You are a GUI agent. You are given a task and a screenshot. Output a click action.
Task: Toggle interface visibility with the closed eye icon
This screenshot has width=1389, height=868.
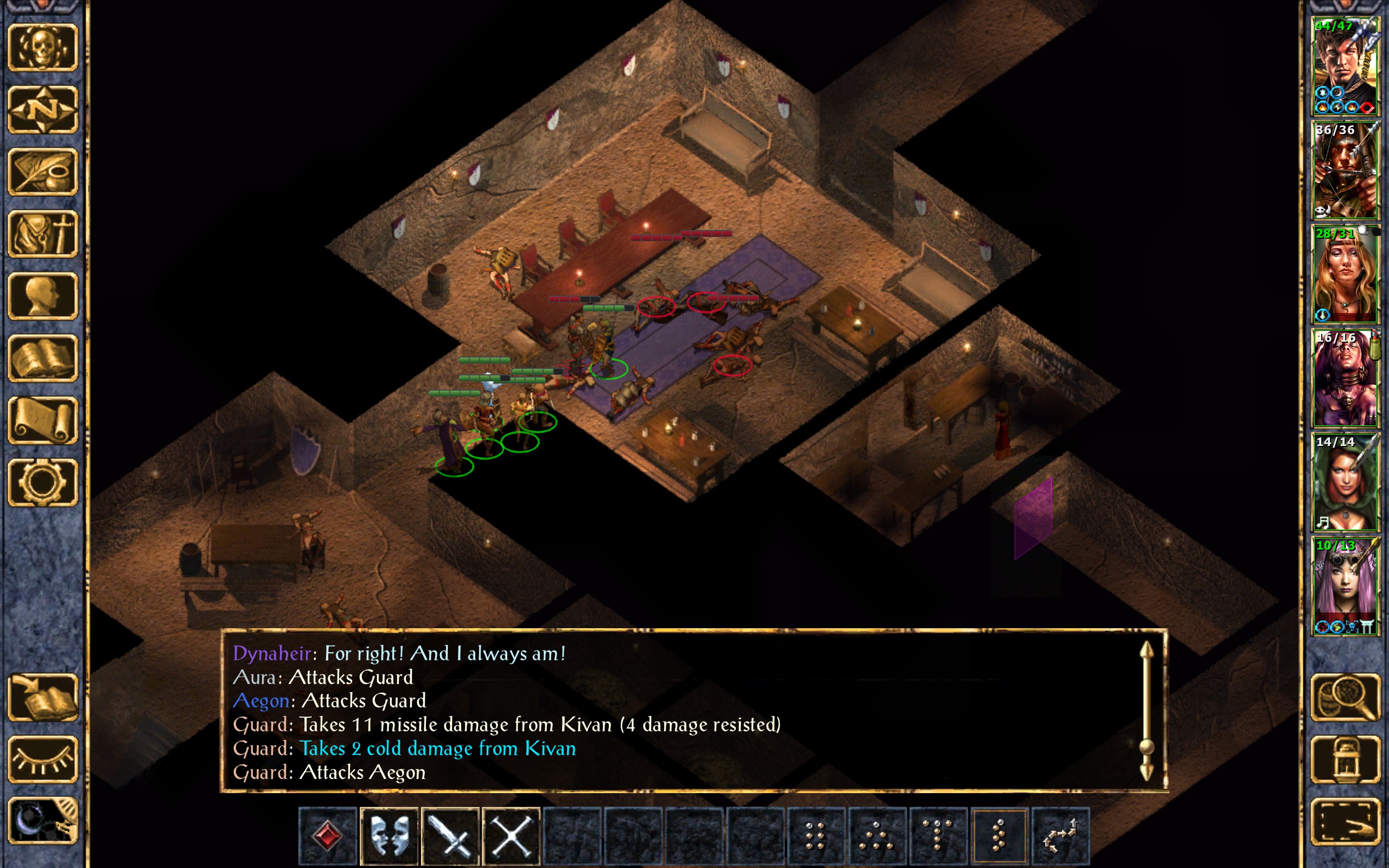[43, 759]
